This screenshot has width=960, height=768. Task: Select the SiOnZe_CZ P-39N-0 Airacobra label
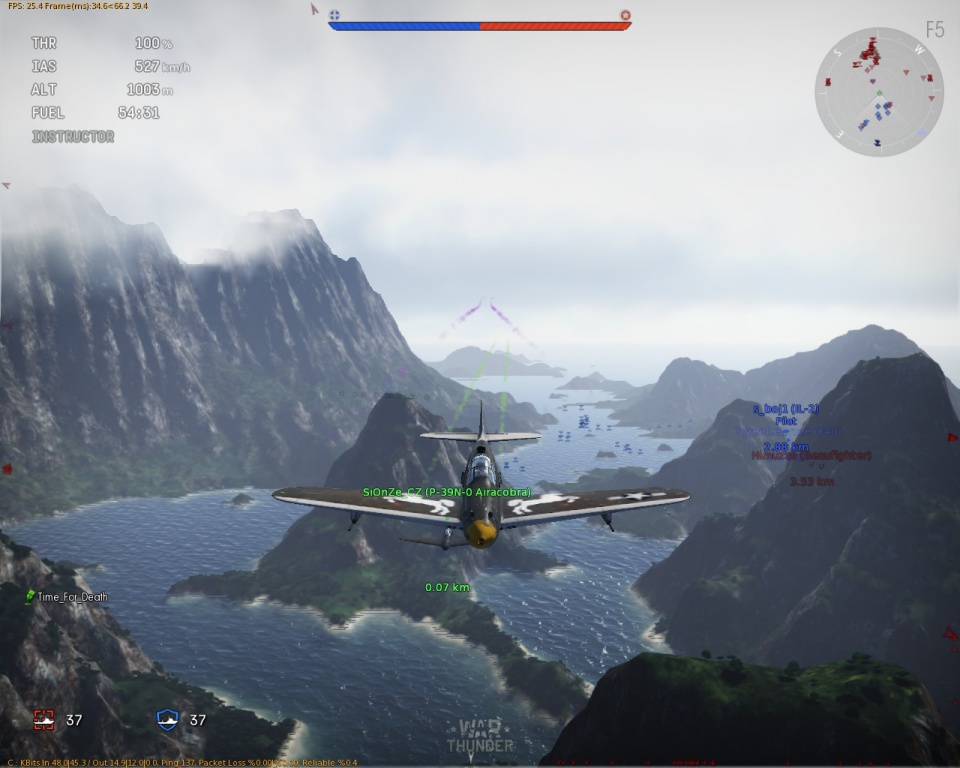point(447,492)
